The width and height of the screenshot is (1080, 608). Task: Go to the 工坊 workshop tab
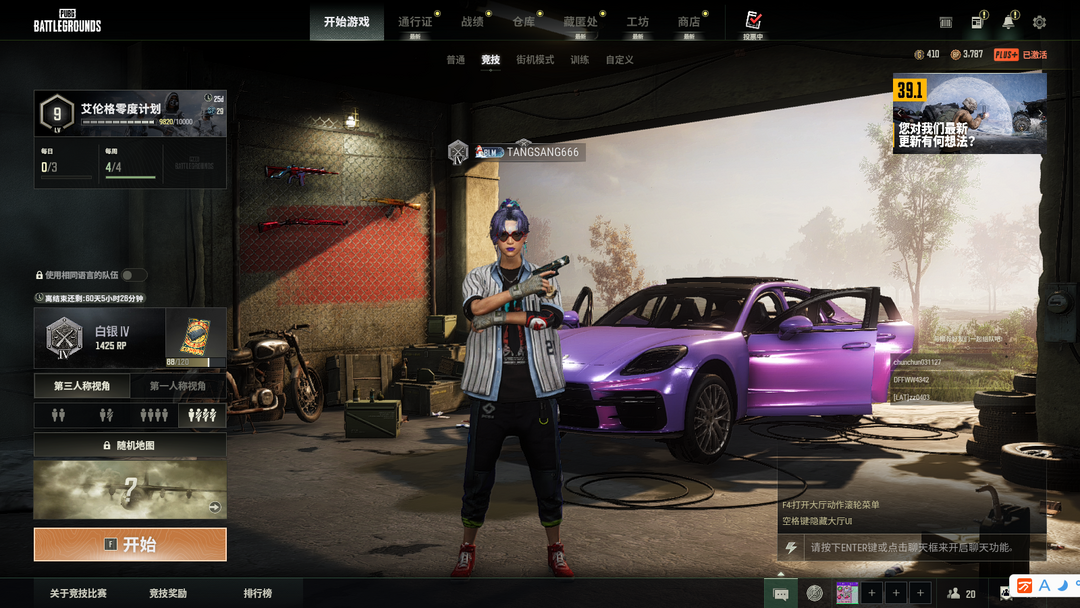(637, 22)
